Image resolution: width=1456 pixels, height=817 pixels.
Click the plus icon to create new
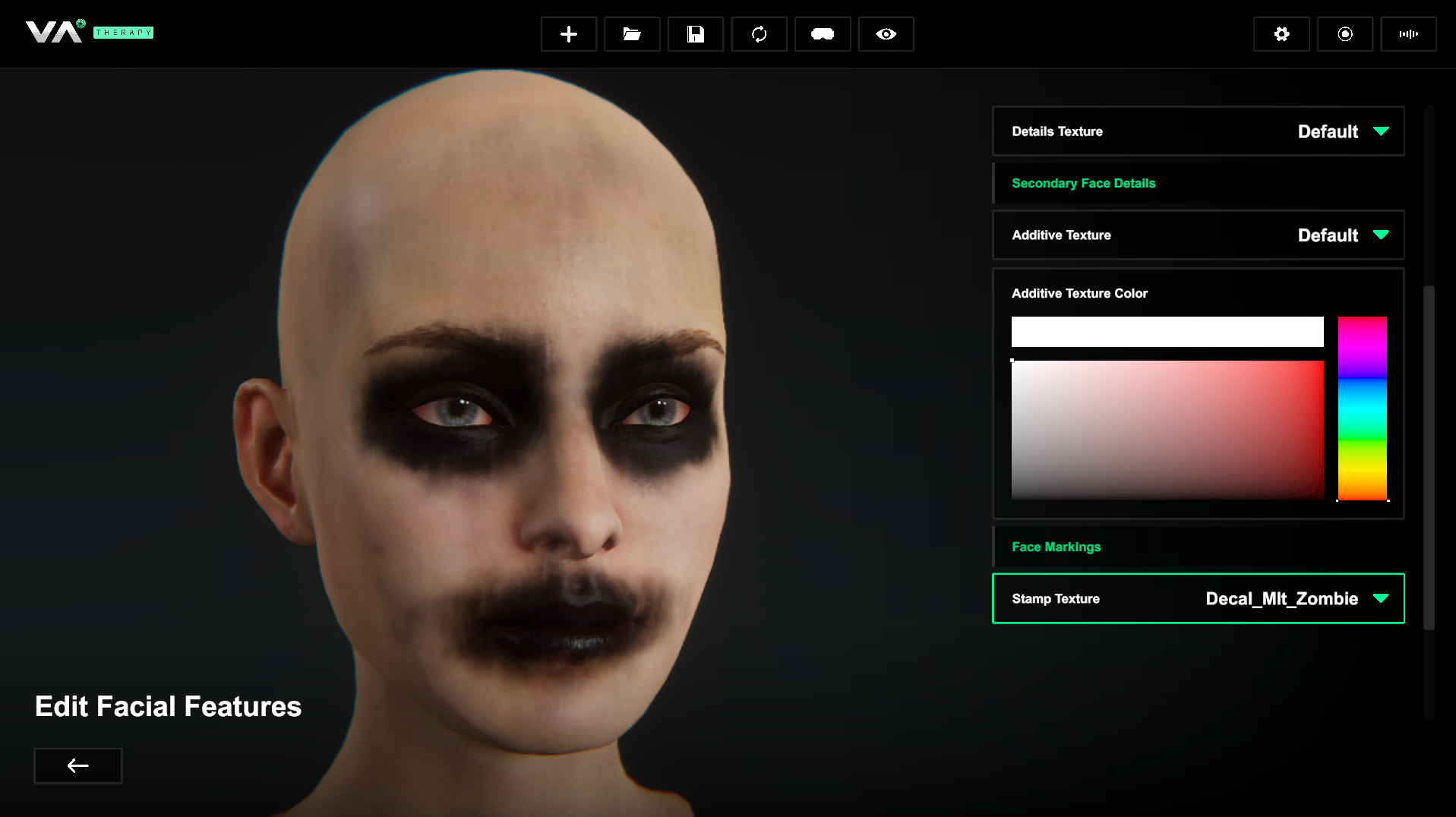(x=568, y=34)
